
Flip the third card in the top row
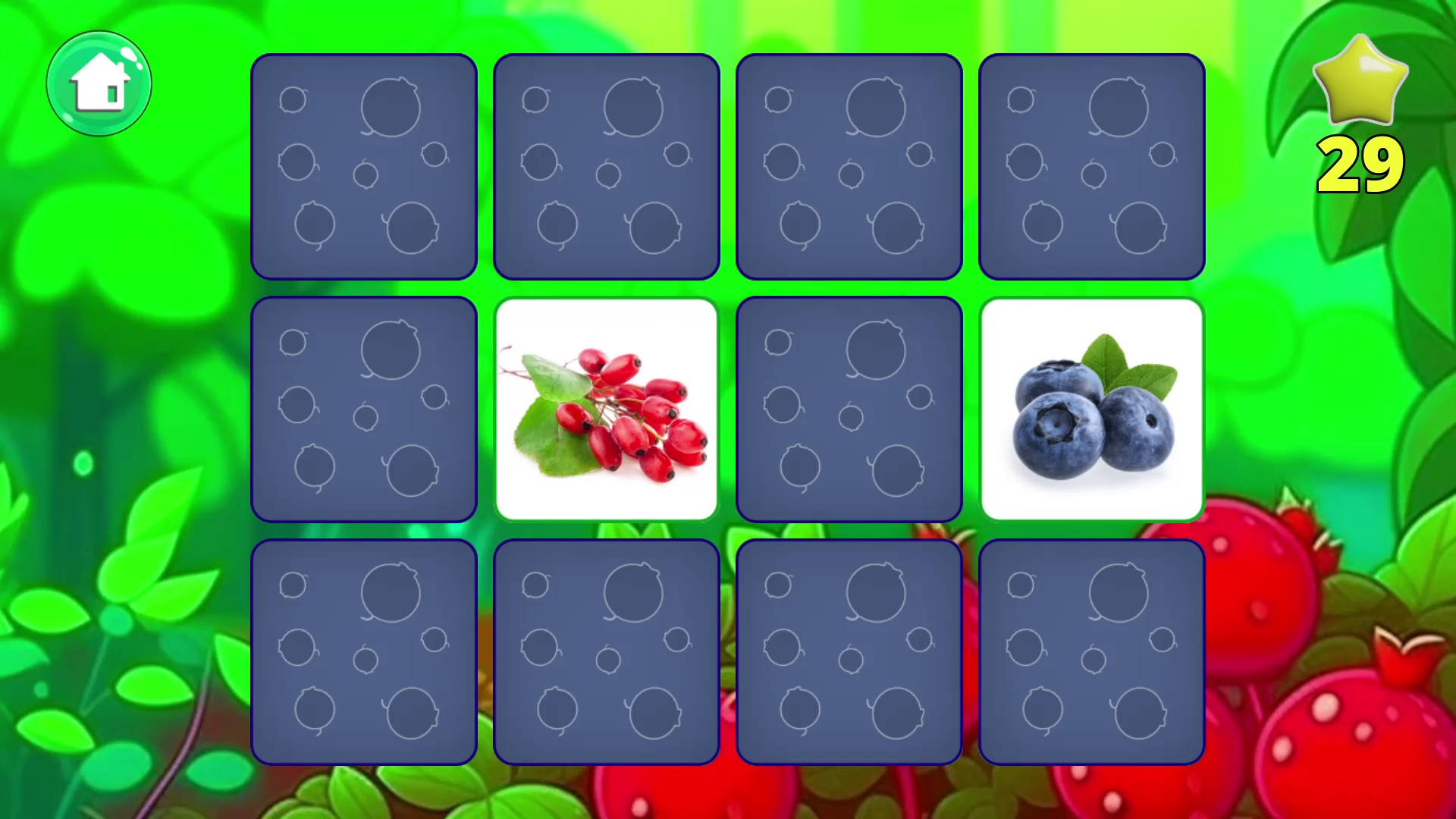(849, 165)
